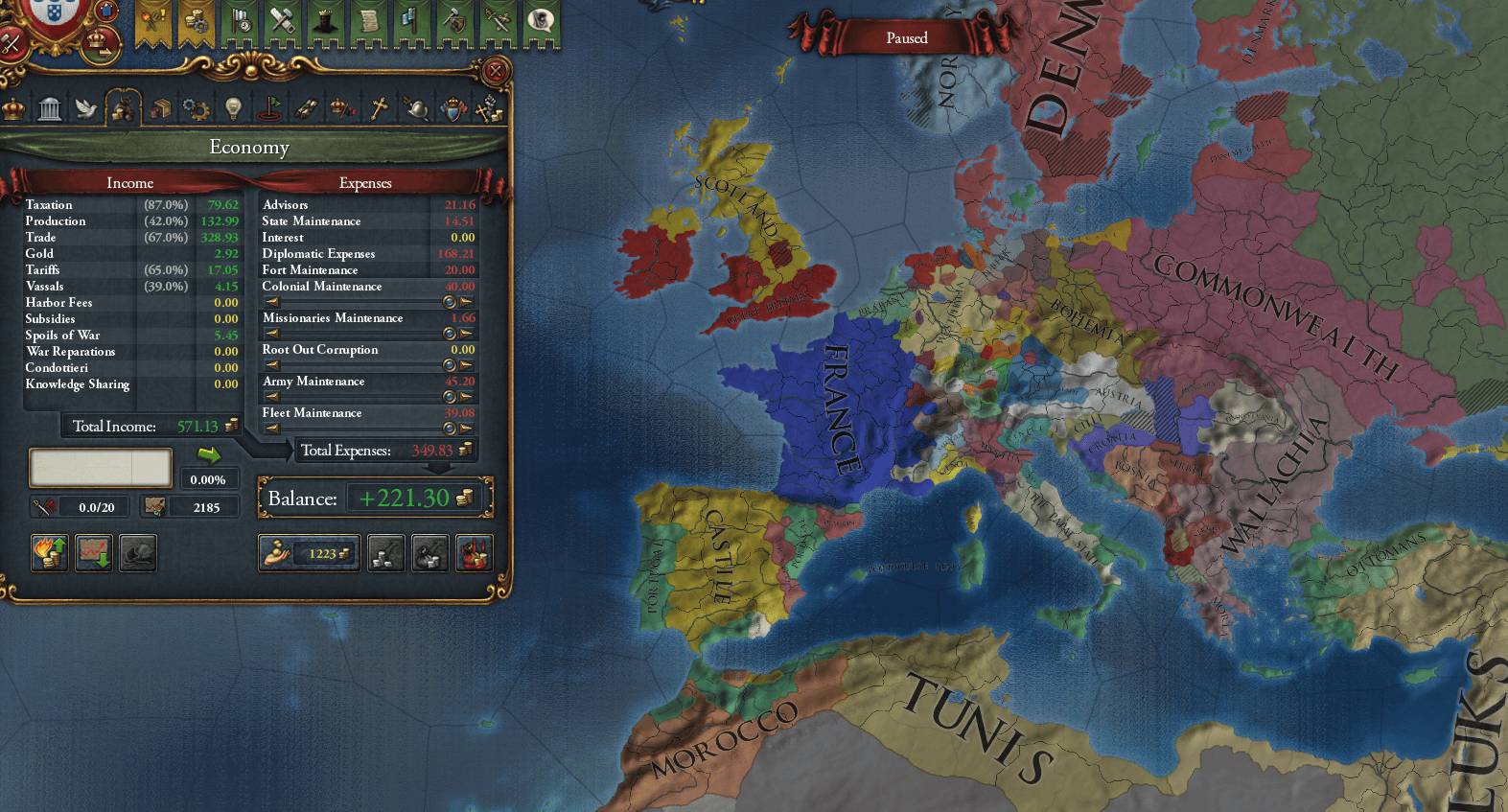Open the Trade crates tab
Image resolution: width=1508 pixels, height=812 pixels.
[x=160, y=108]
